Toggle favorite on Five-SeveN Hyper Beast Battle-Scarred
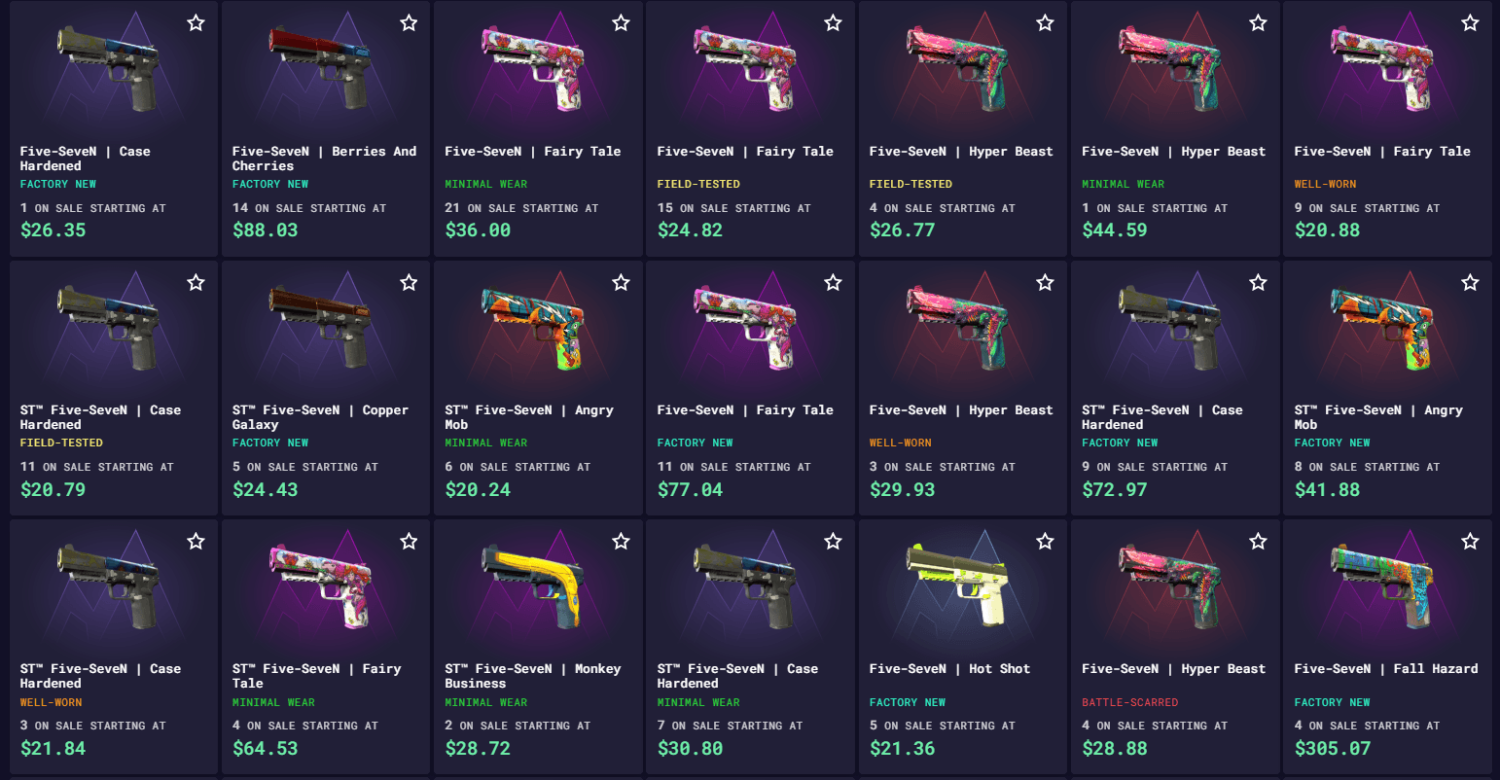This screenshot has height=780, width=1500. point(1256,540)
